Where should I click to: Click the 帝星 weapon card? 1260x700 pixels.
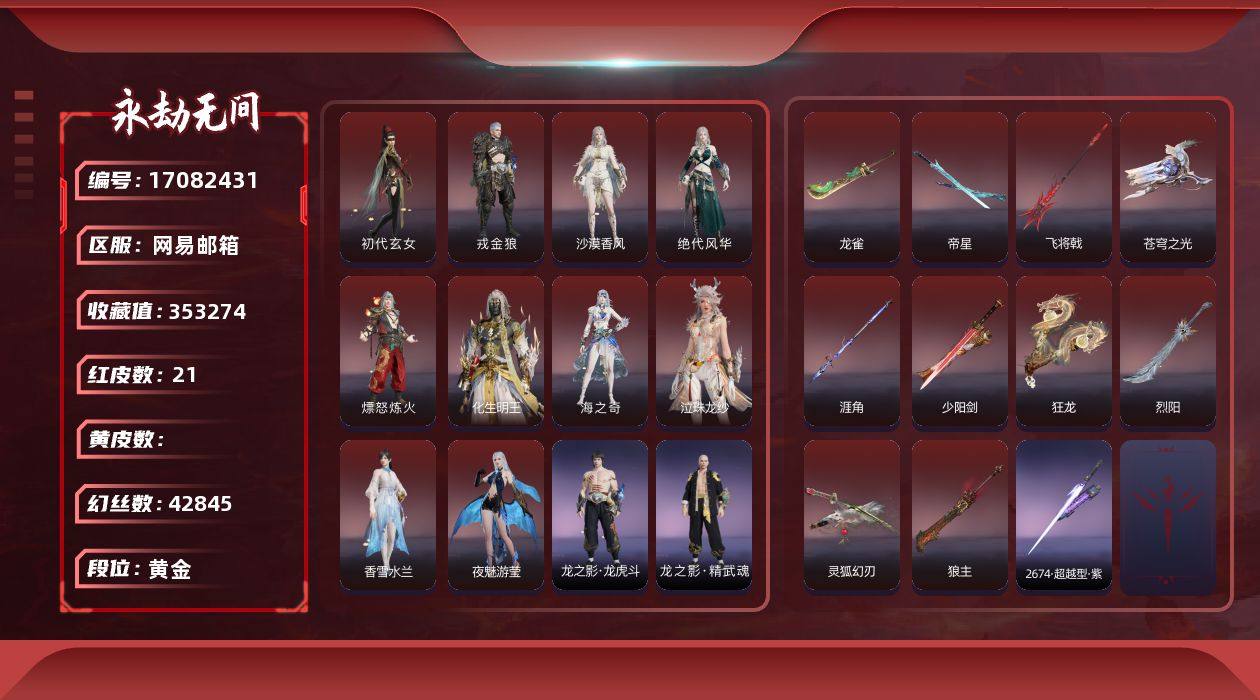coord(960,187)
